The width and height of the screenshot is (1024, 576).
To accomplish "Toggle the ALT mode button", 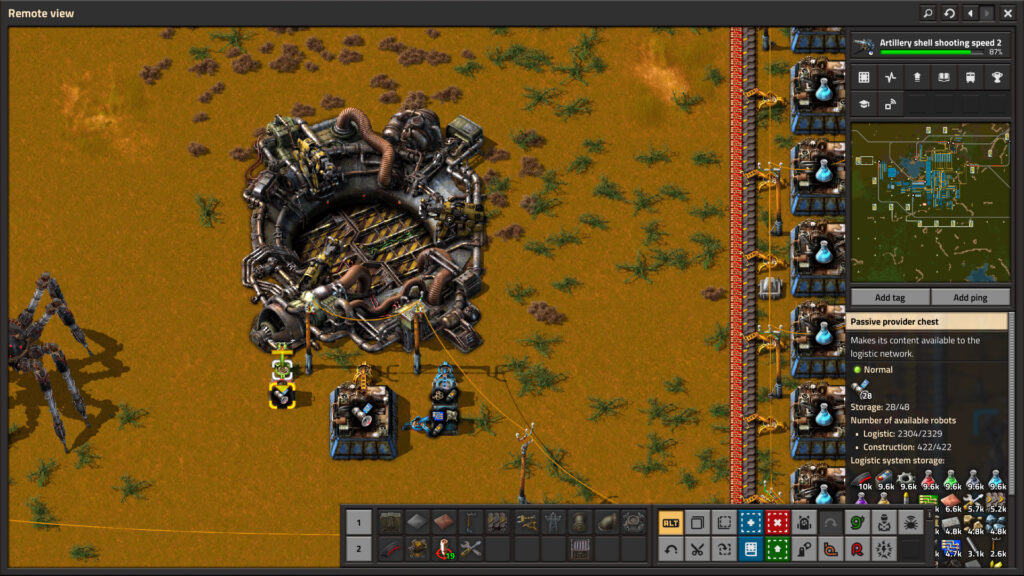I will point(670,522).
